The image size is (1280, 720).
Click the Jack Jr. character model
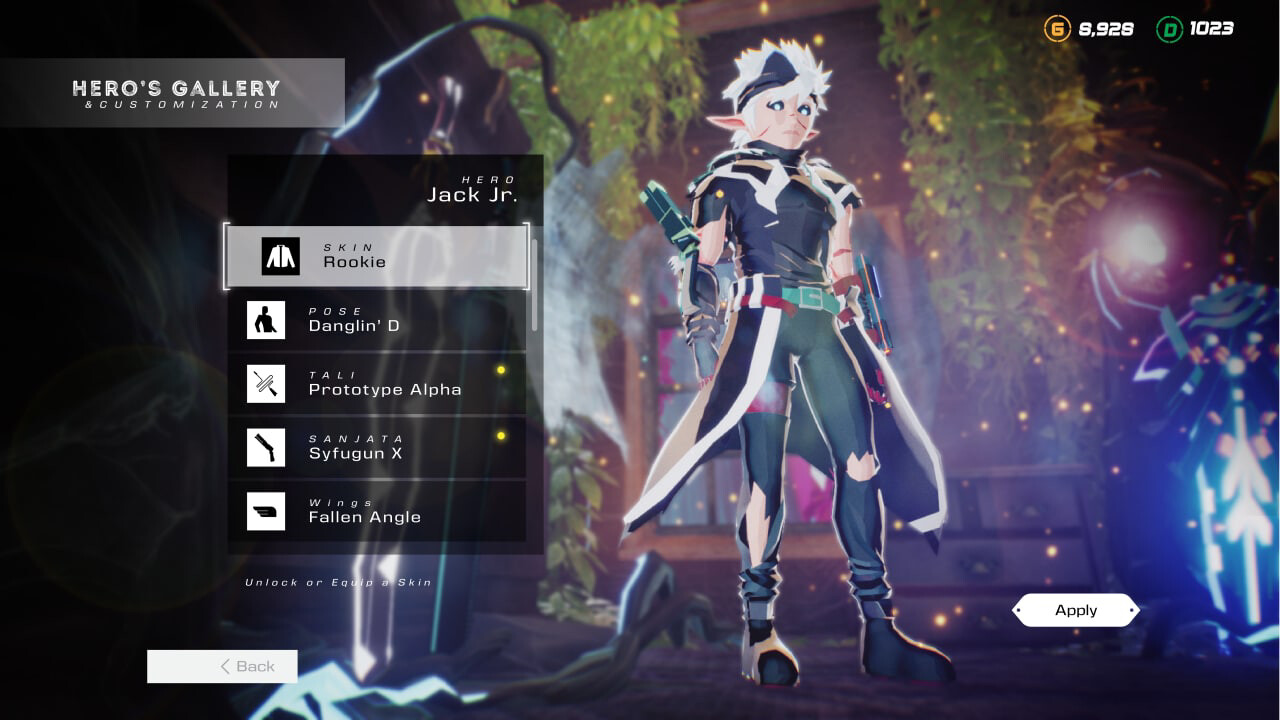(x=790, y=300)
